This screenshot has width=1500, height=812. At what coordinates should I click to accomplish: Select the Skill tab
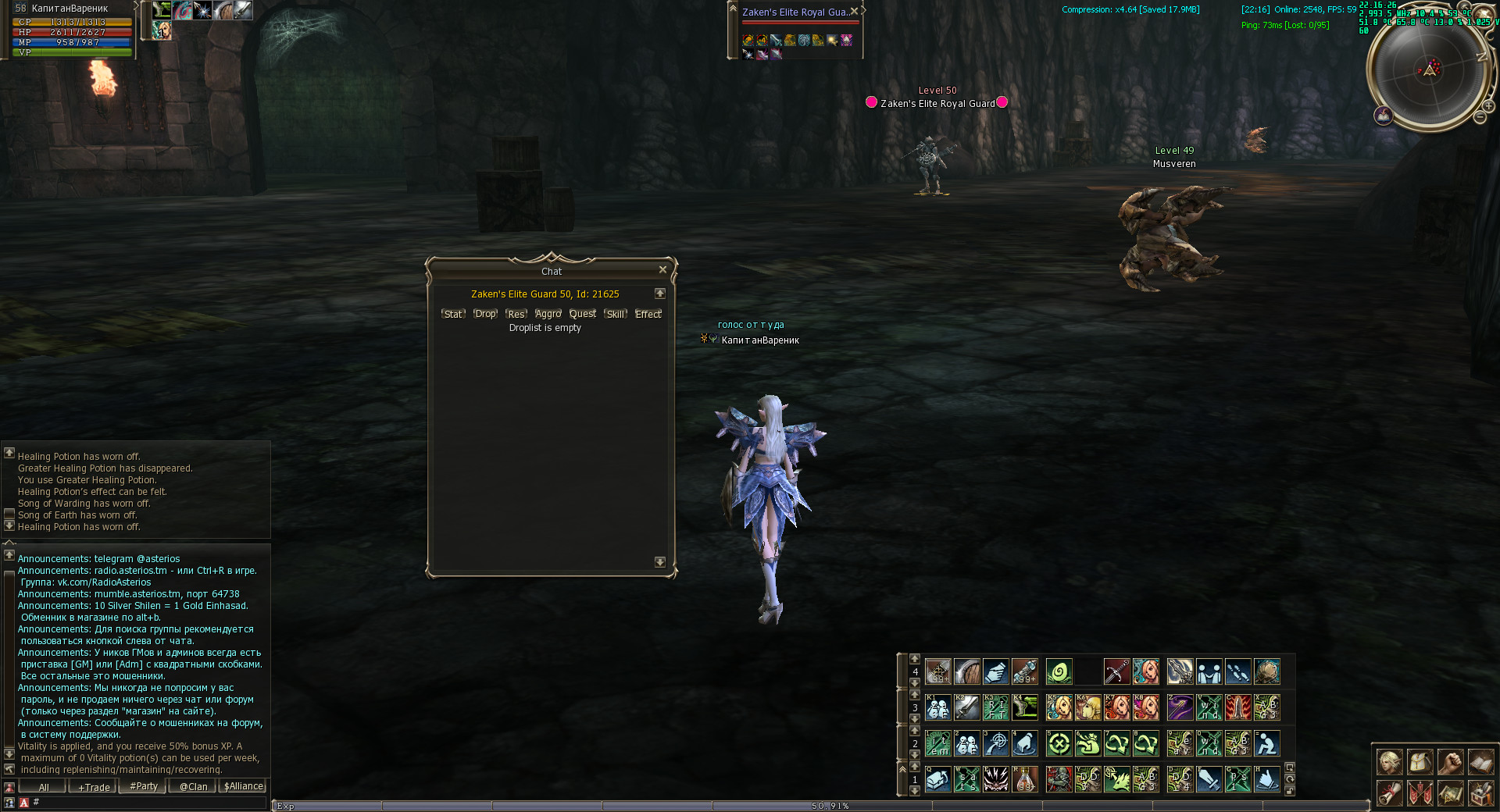(616, 314)
